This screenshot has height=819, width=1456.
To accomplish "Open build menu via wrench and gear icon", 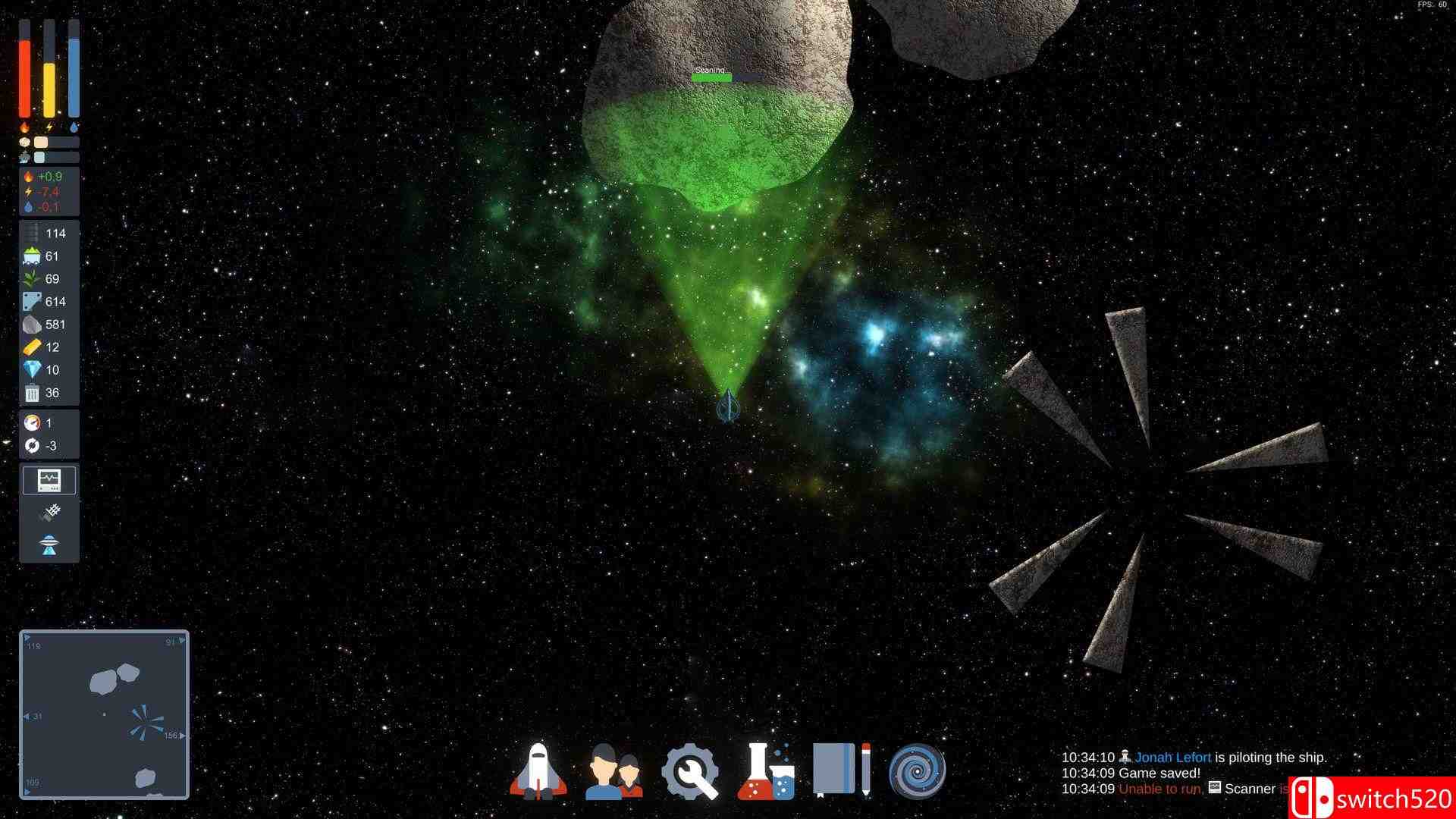I will [x=692, y=770].
